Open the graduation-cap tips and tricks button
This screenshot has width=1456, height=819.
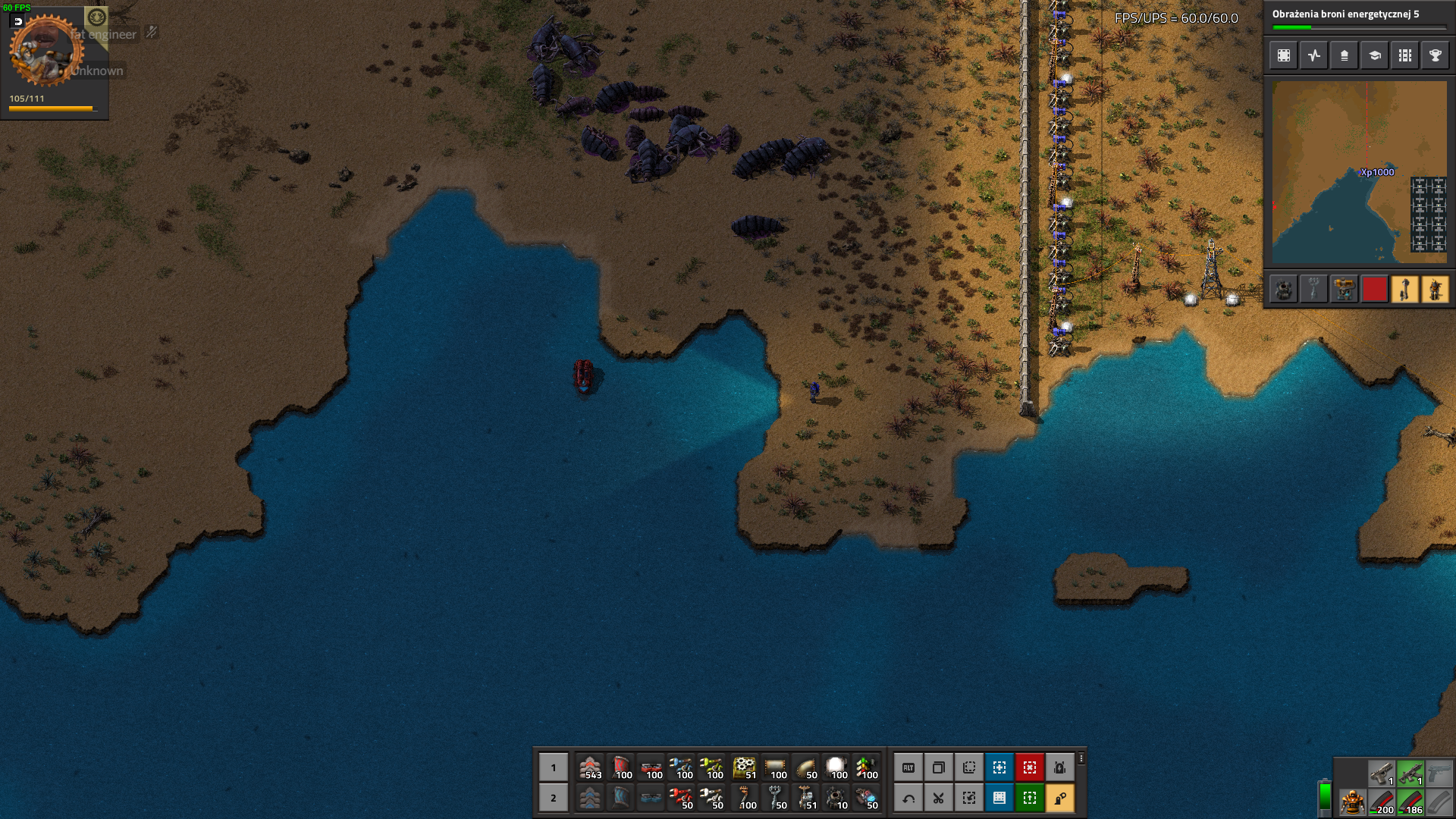pyautogui.click(x=1374, y=55)
